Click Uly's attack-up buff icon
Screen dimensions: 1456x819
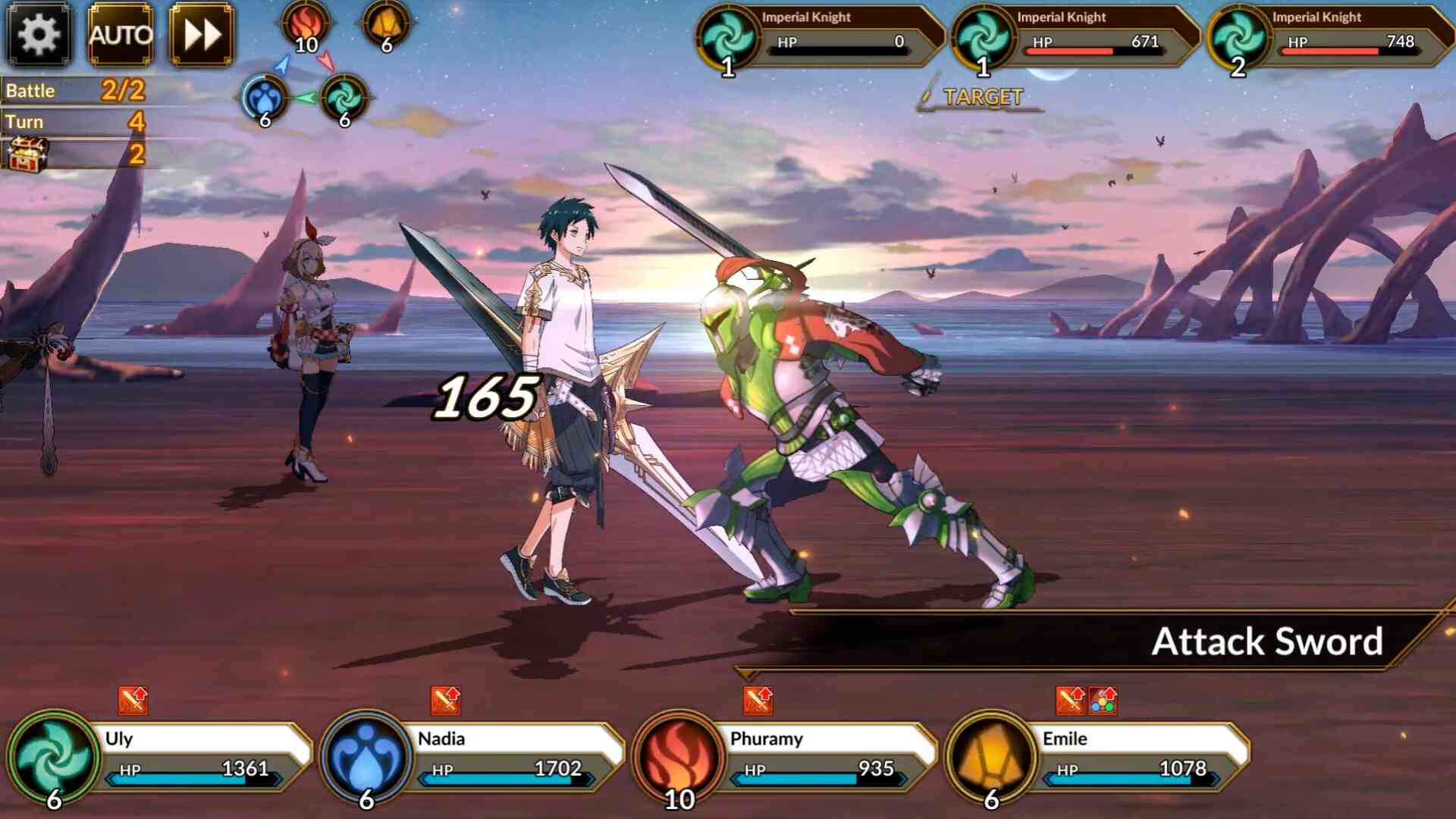pos(133,701)
